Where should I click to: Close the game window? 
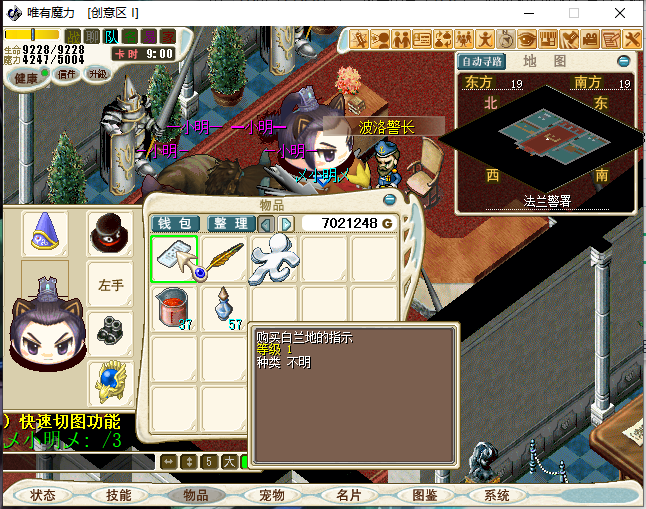coord(622,13)
